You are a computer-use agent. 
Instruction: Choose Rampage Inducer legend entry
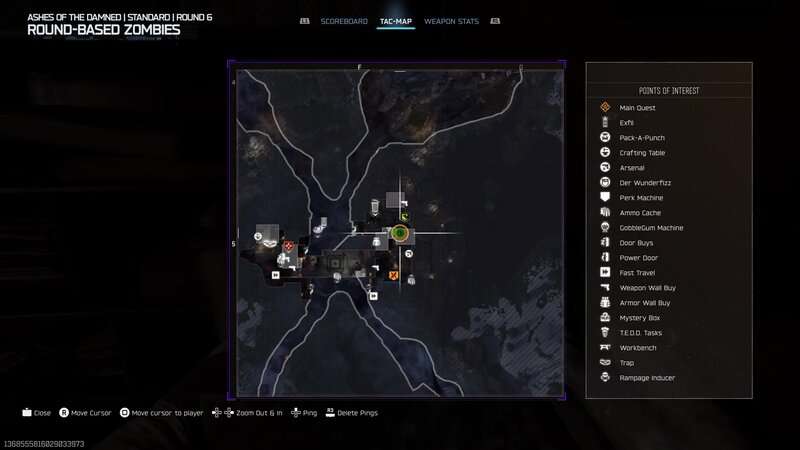[647, 377]
